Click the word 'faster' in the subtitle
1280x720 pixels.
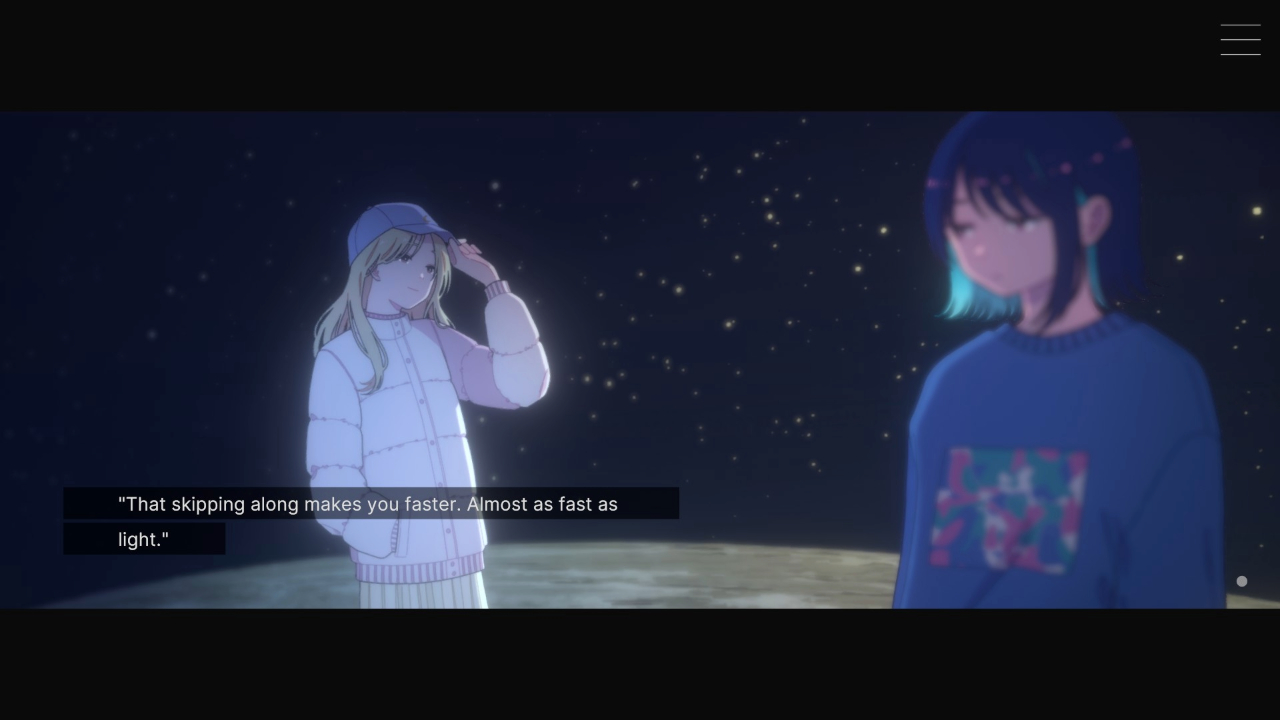(428, 504)
